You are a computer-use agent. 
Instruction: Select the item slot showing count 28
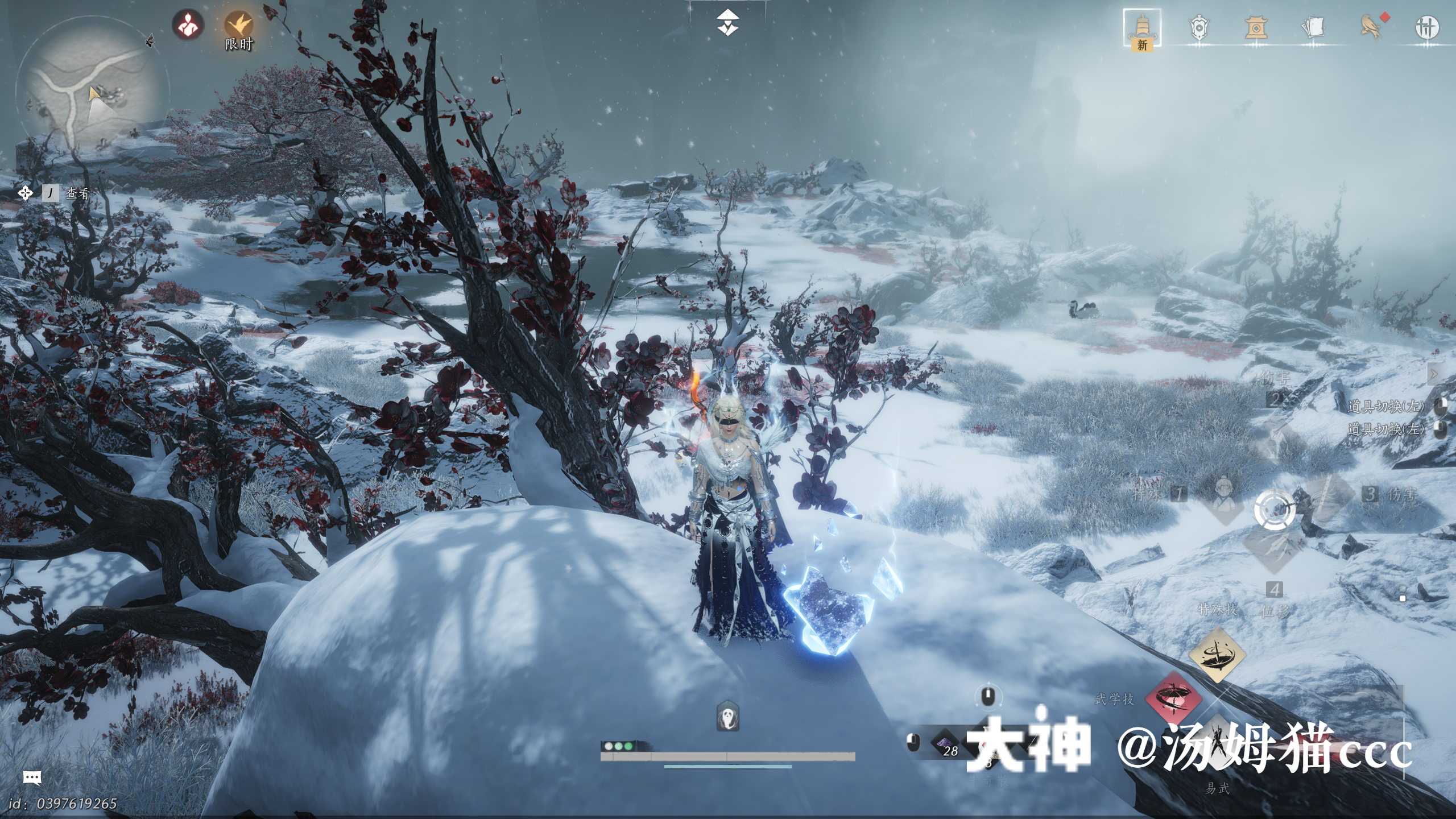click(x=947, y=744)
